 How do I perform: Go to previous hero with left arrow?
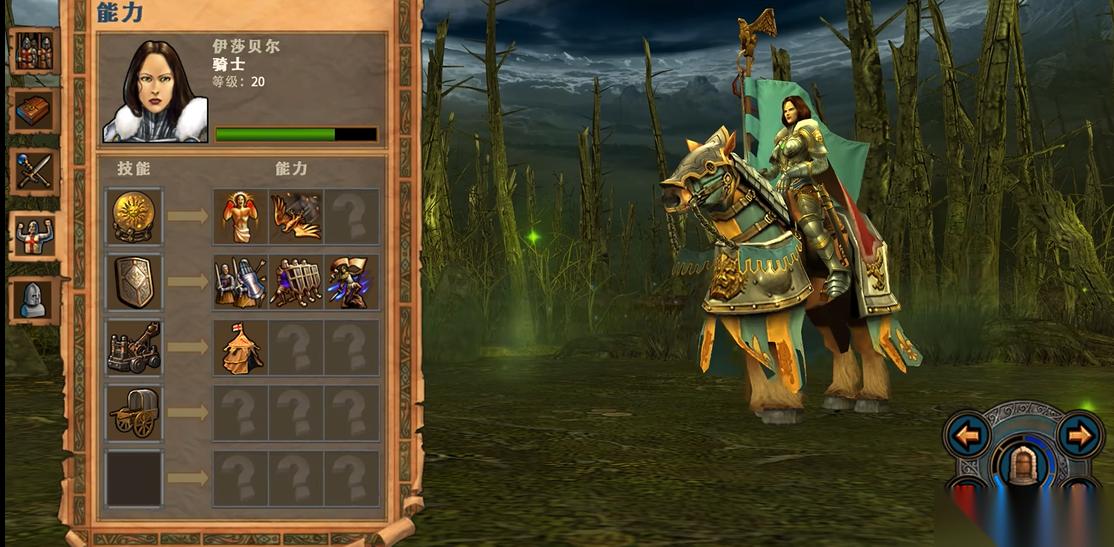(x=967, y=435)
